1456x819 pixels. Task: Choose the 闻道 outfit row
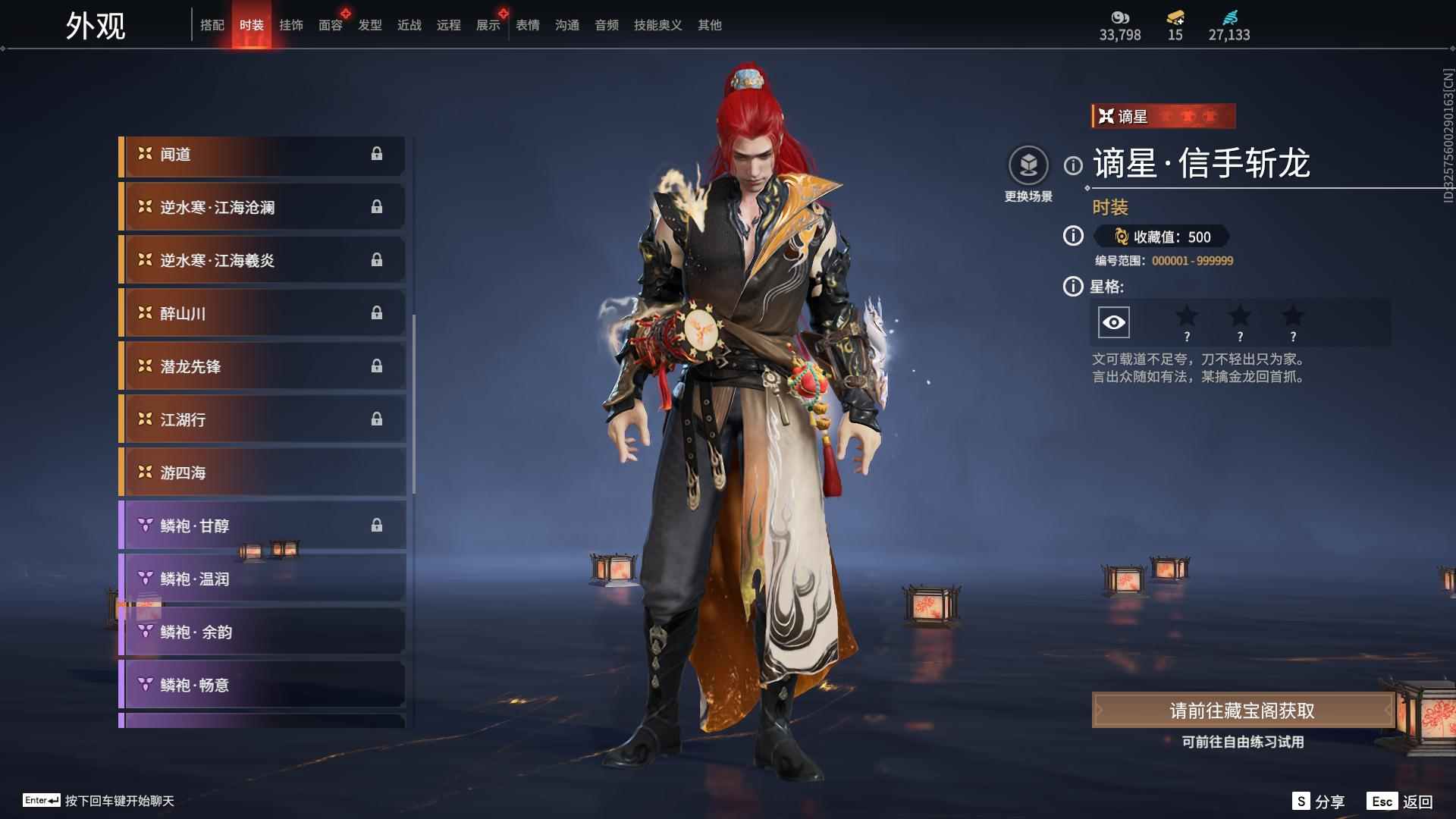click(262, 155)
